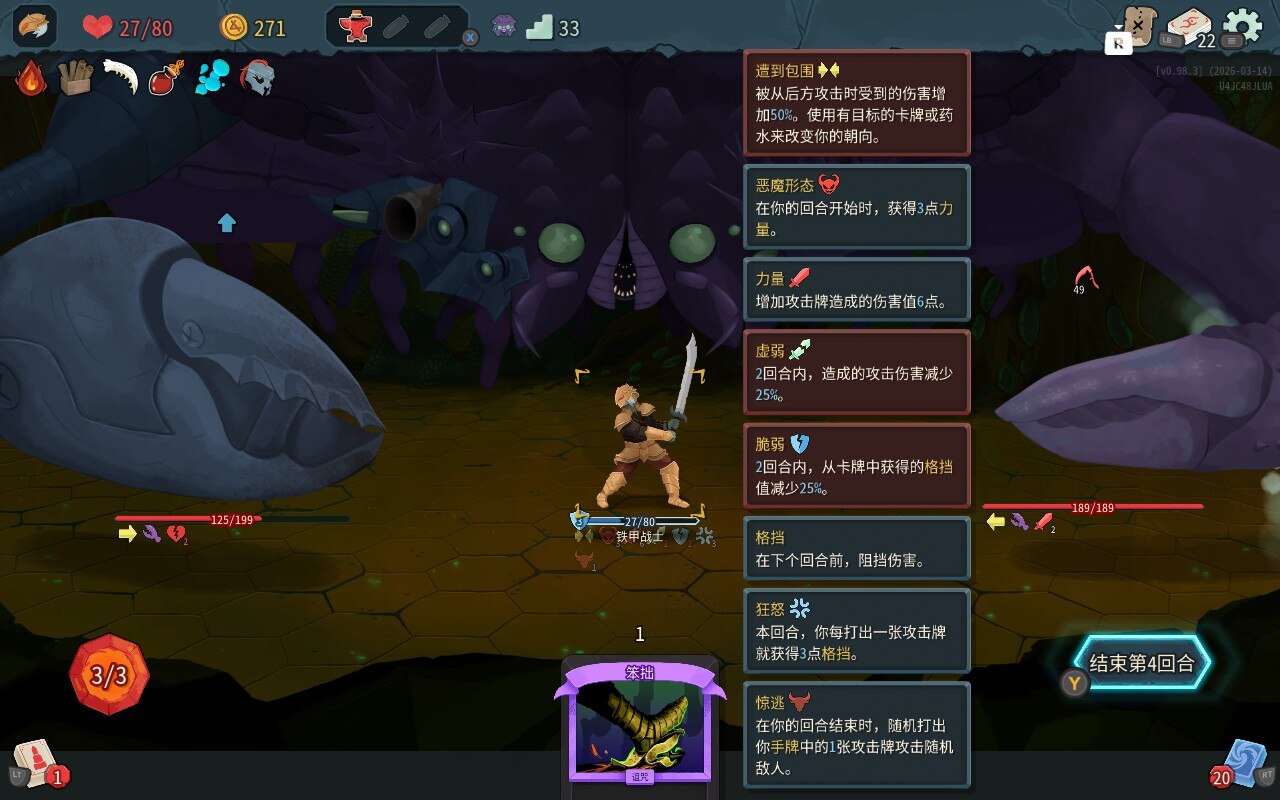
Task: View the deck of 22 cards
Action: 1189,26
